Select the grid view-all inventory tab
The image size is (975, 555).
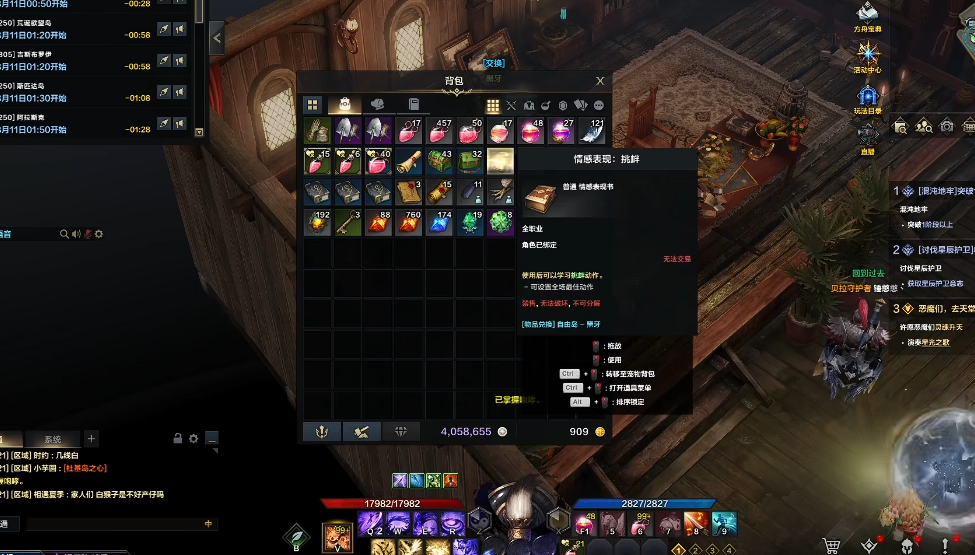tap(313, 104)
